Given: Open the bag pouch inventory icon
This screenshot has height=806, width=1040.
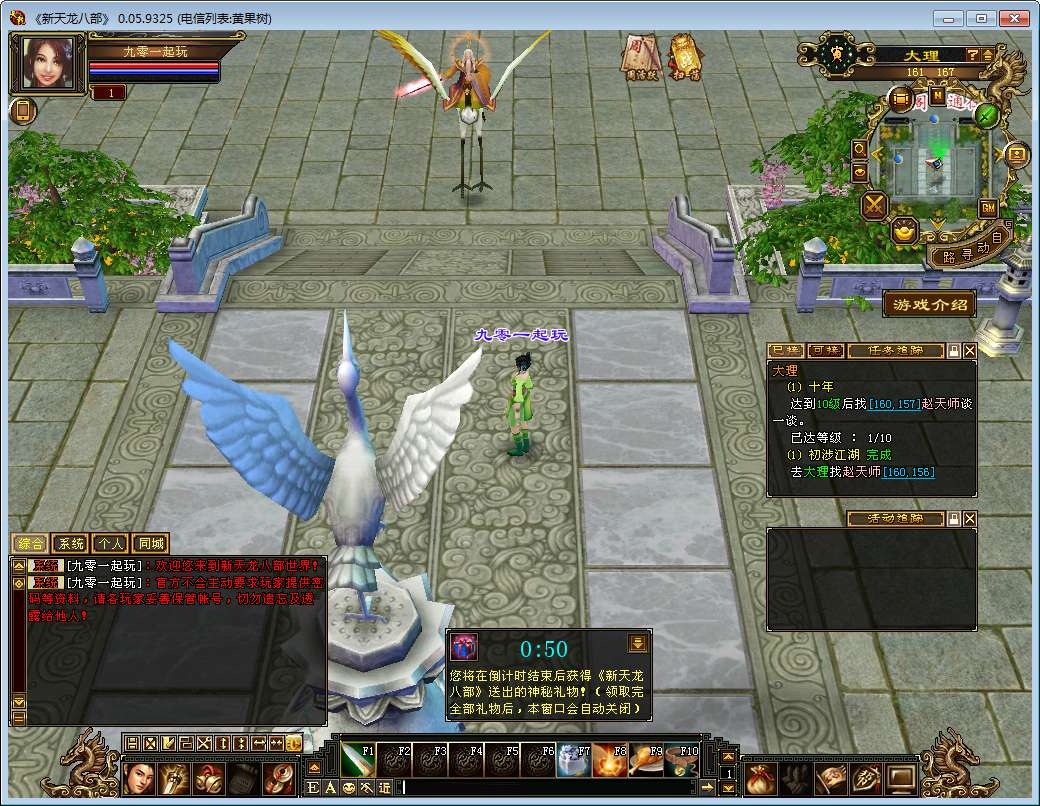Looking at the screenshot, I should pyautogui.click(x=759, y=777).
